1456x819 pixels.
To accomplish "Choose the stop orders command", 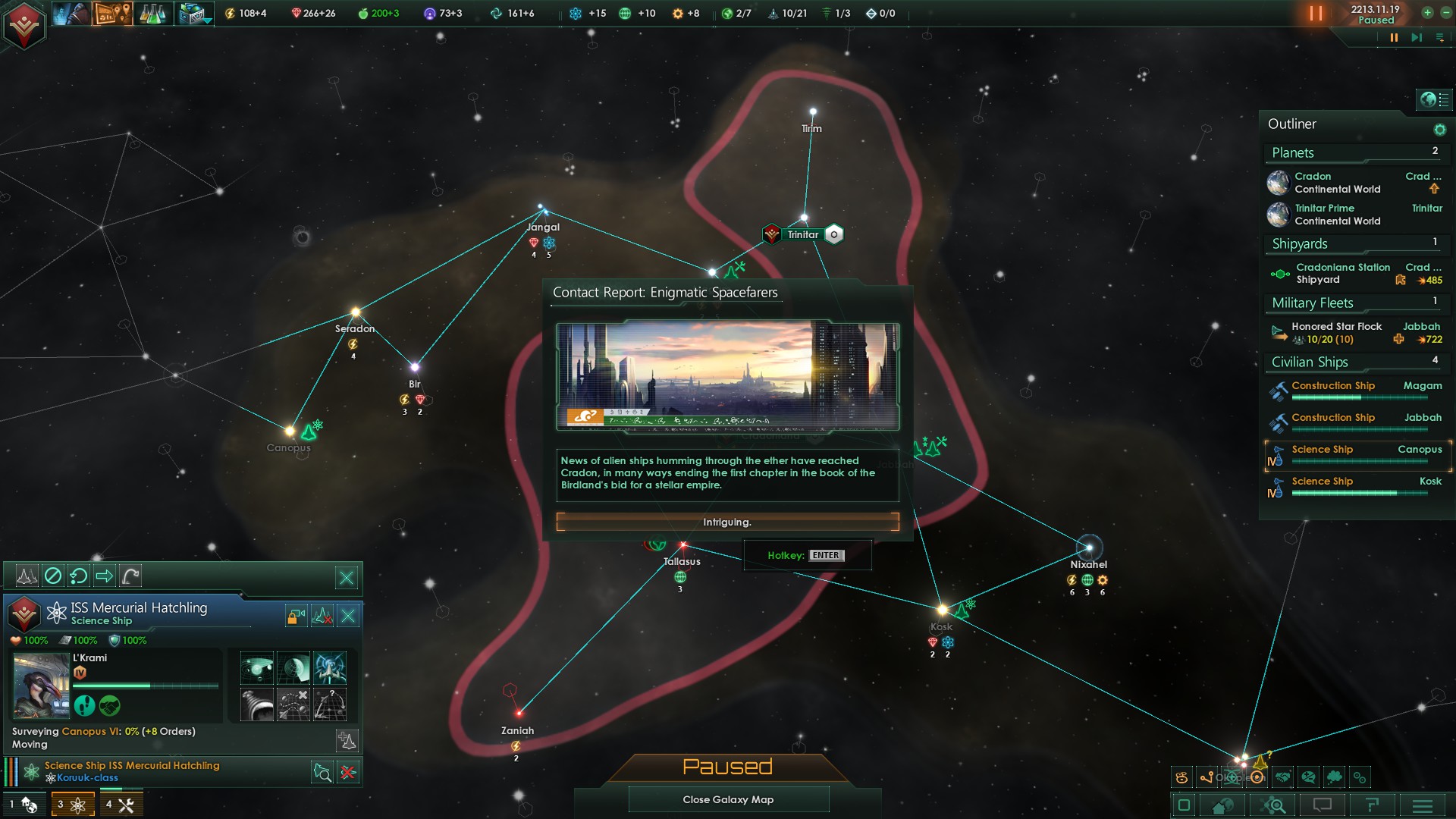I will click(53, 576).
